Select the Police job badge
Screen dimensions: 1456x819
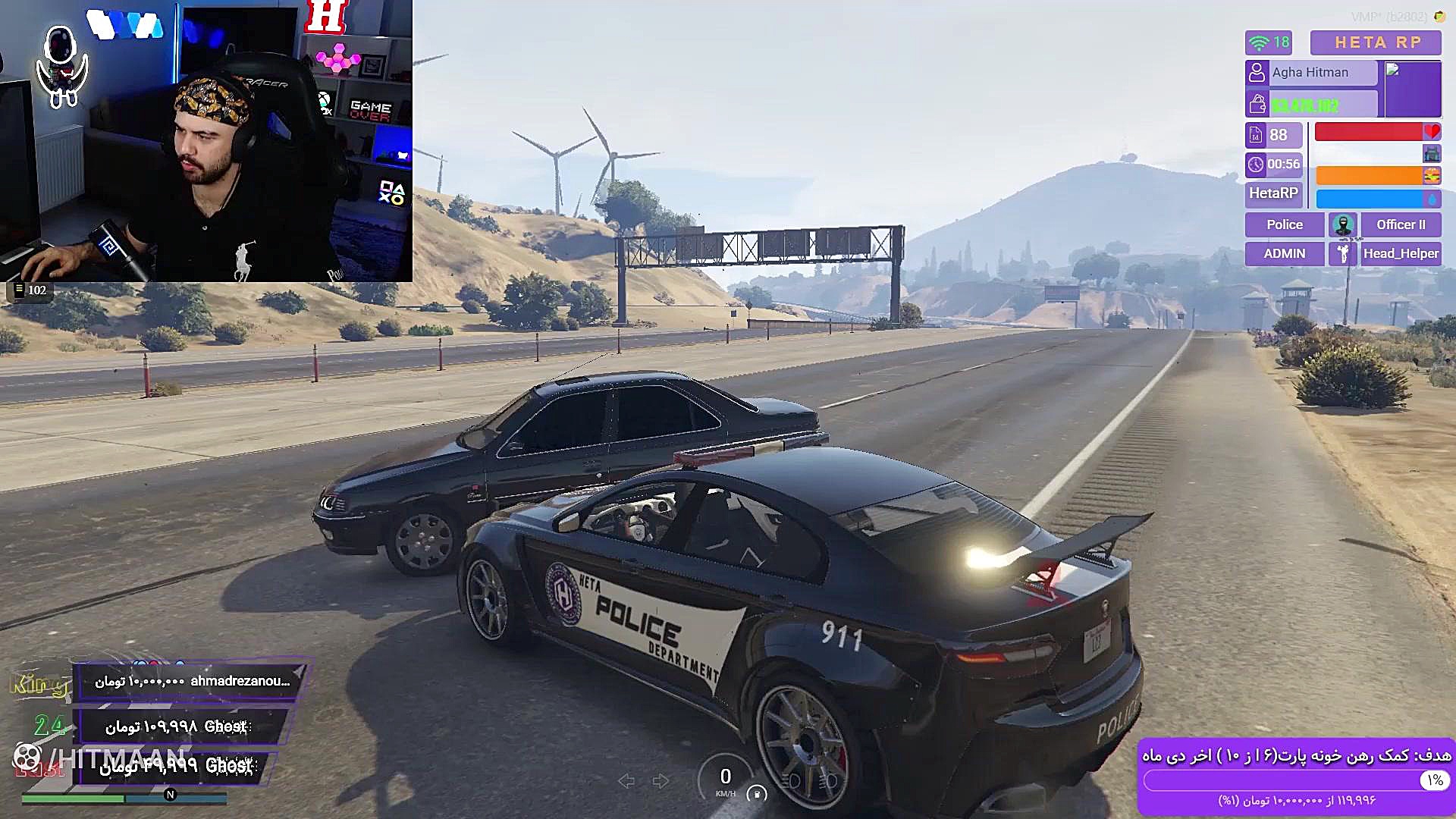point(1284,224)
